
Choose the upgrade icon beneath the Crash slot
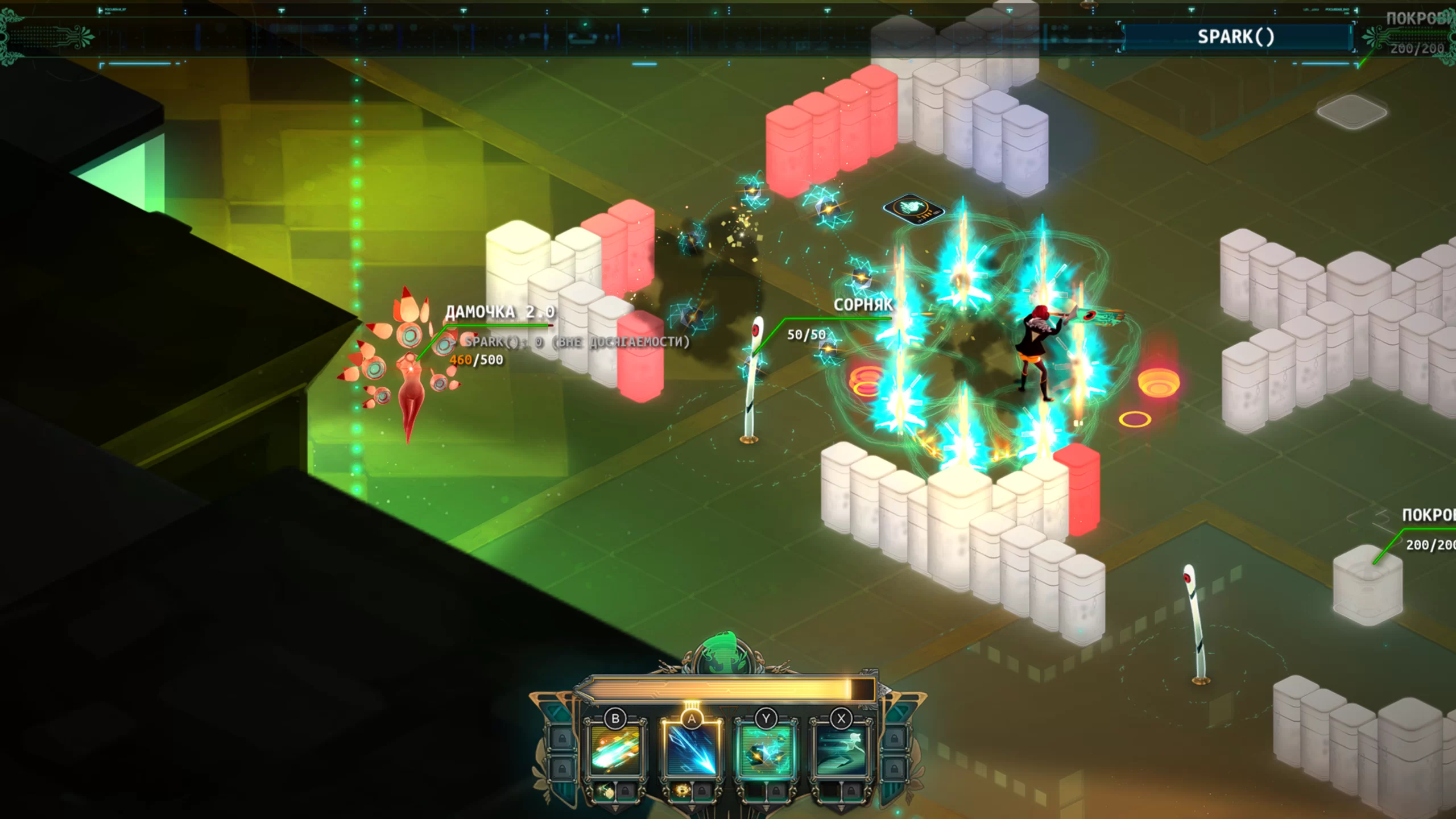pos(607,791)
